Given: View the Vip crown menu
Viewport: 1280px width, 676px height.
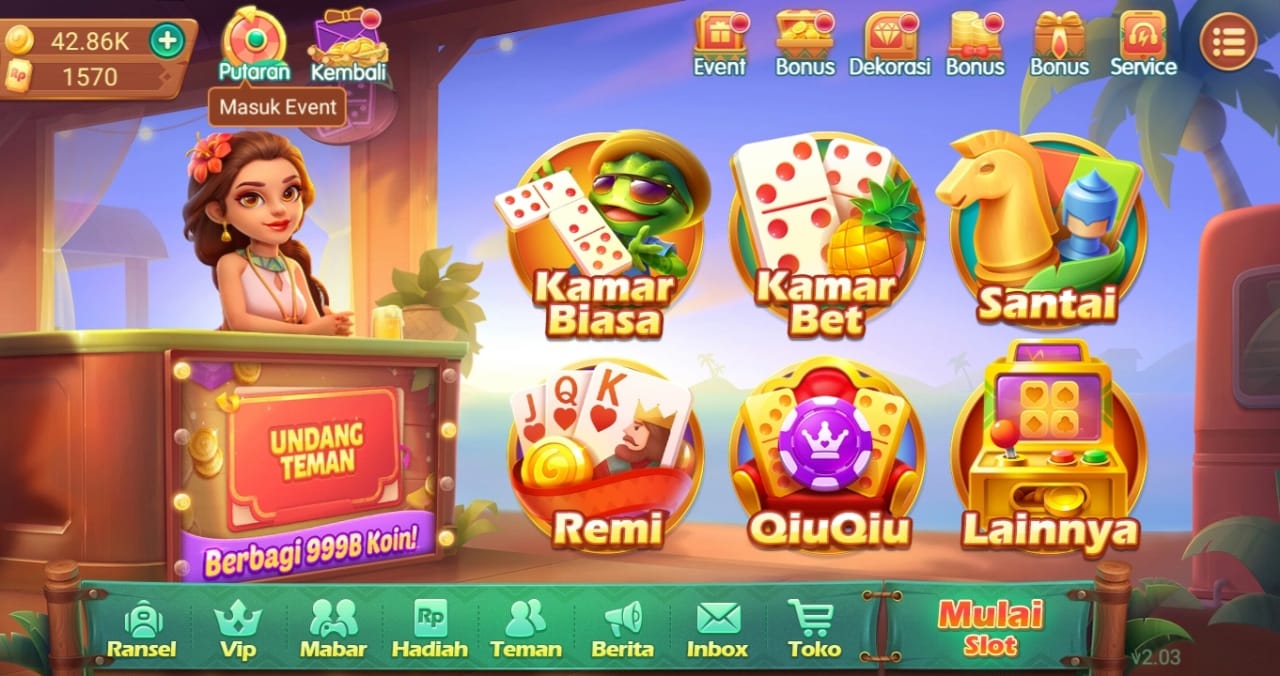Looking at the screenshot, I should [237, 630].
